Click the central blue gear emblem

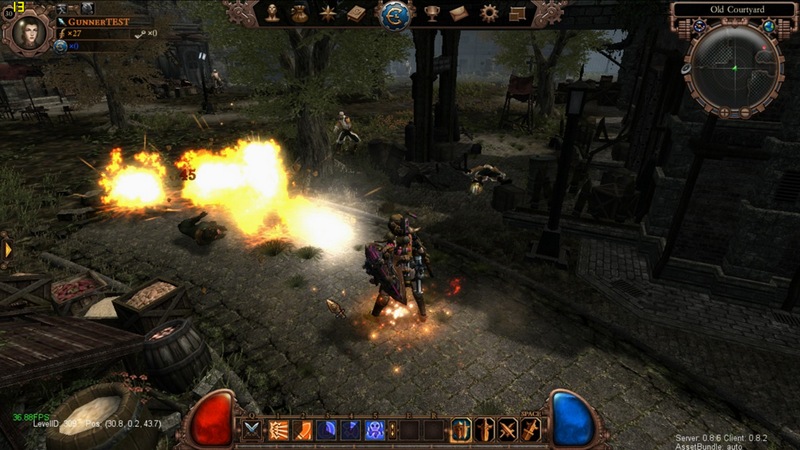[394, 14]
